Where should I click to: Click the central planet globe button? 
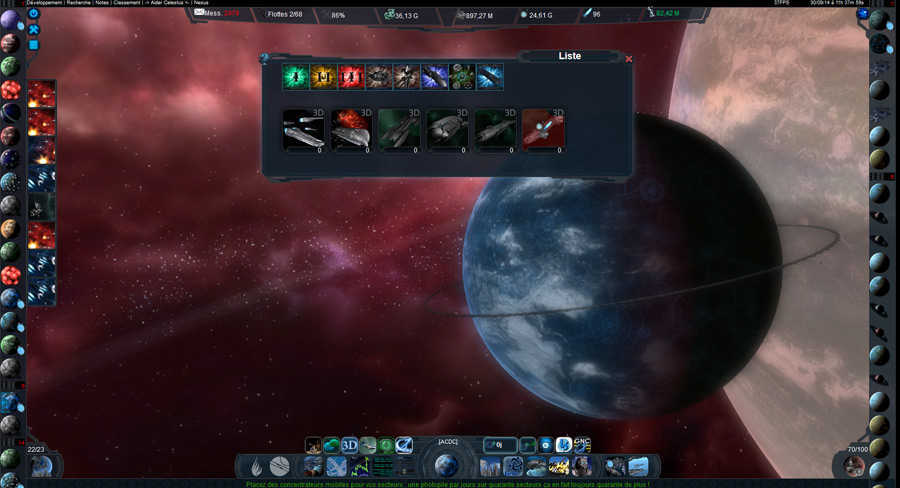pos(447,465)
